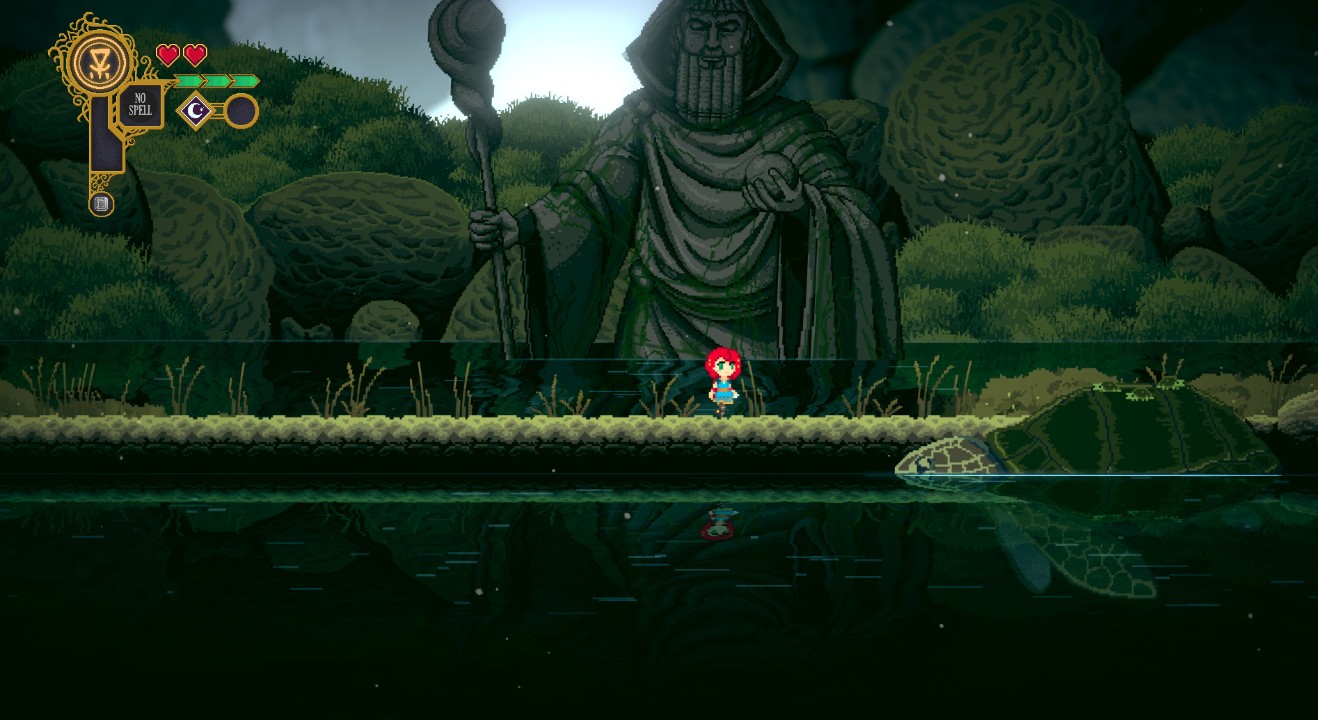Screen dimensions: 1318x720
Task: Click the empty round slot beside the moon
Action: (x=240, y=110)
